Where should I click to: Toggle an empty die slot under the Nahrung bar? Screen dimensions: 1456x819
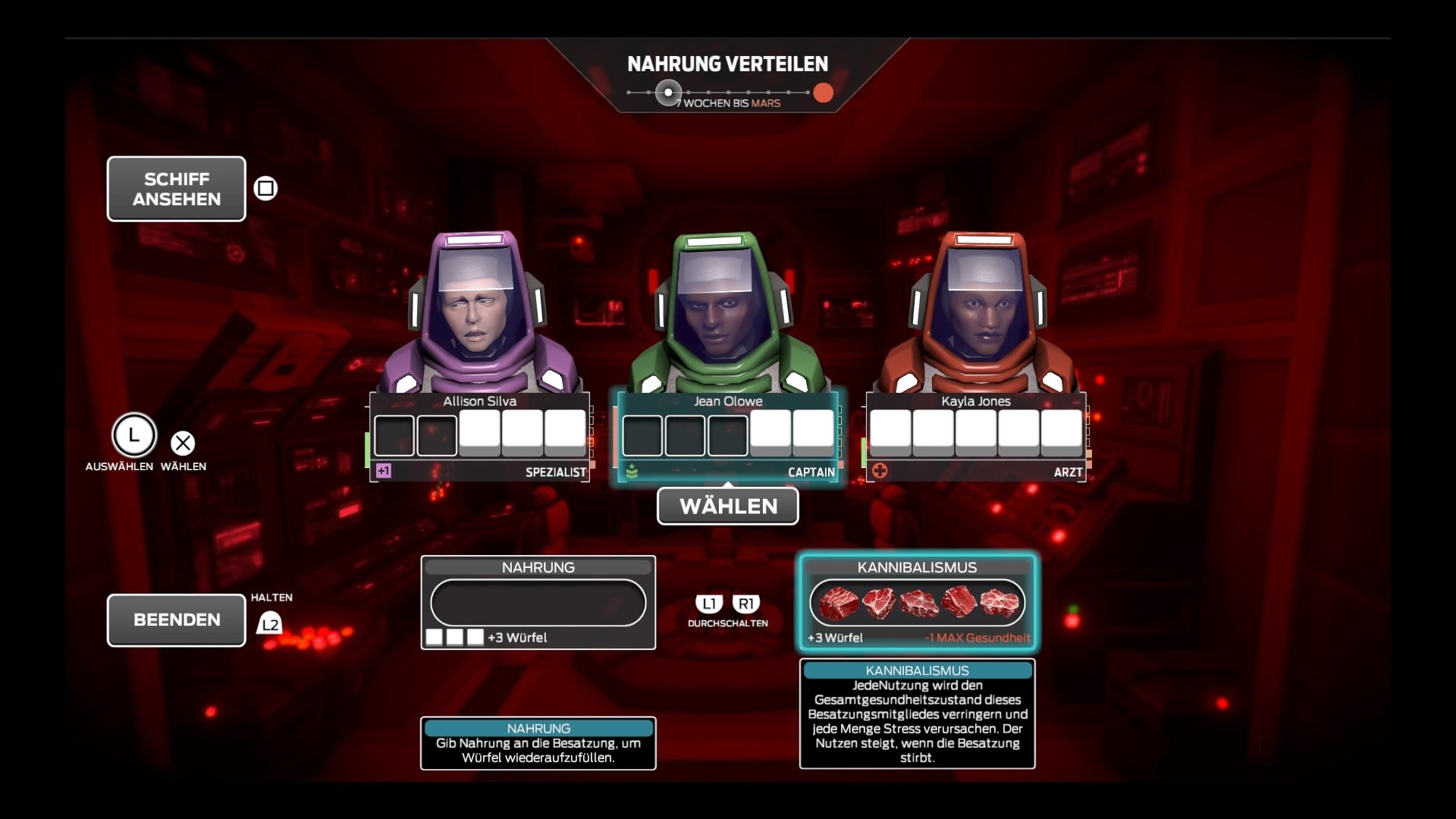(x=436, y=638)
